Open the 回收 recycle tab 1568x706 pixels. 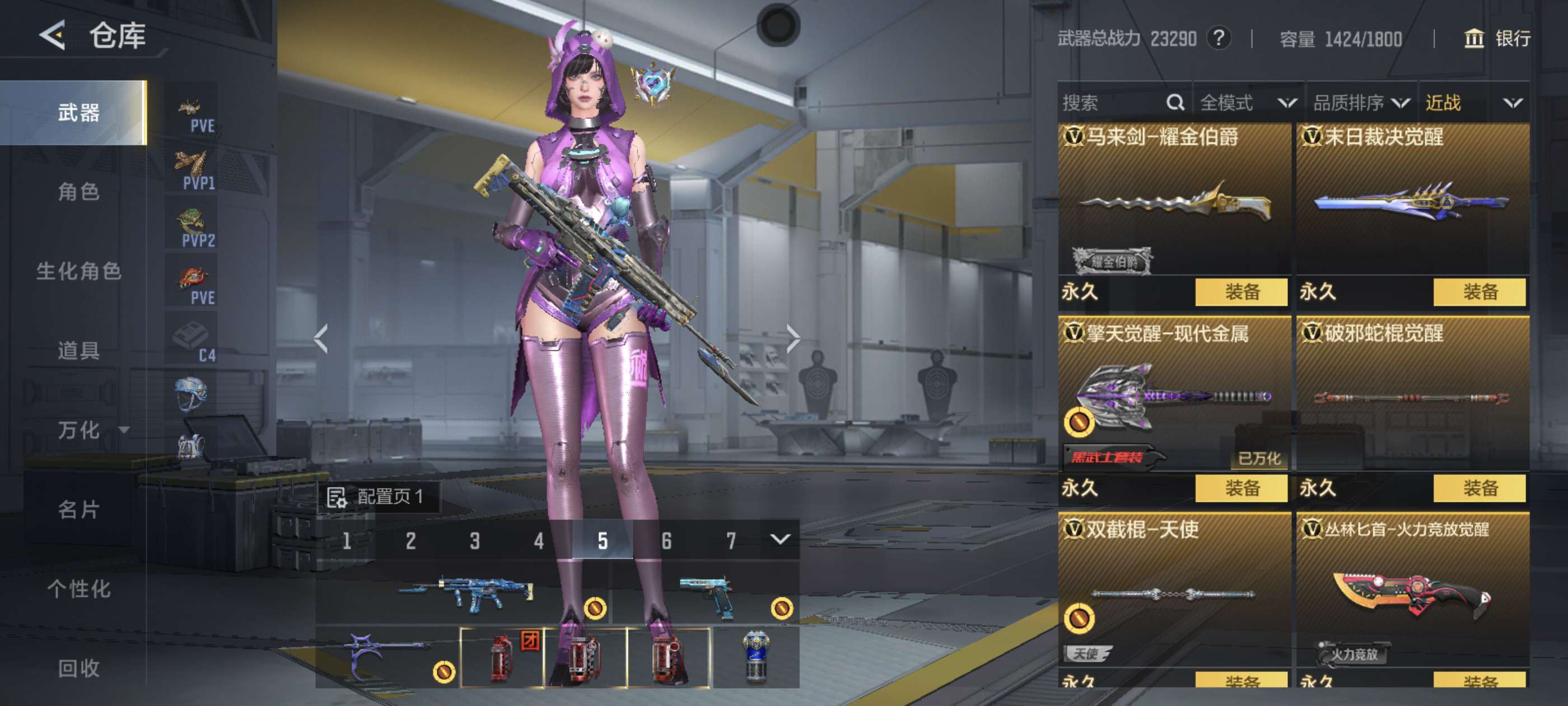(x=78, y=668)
